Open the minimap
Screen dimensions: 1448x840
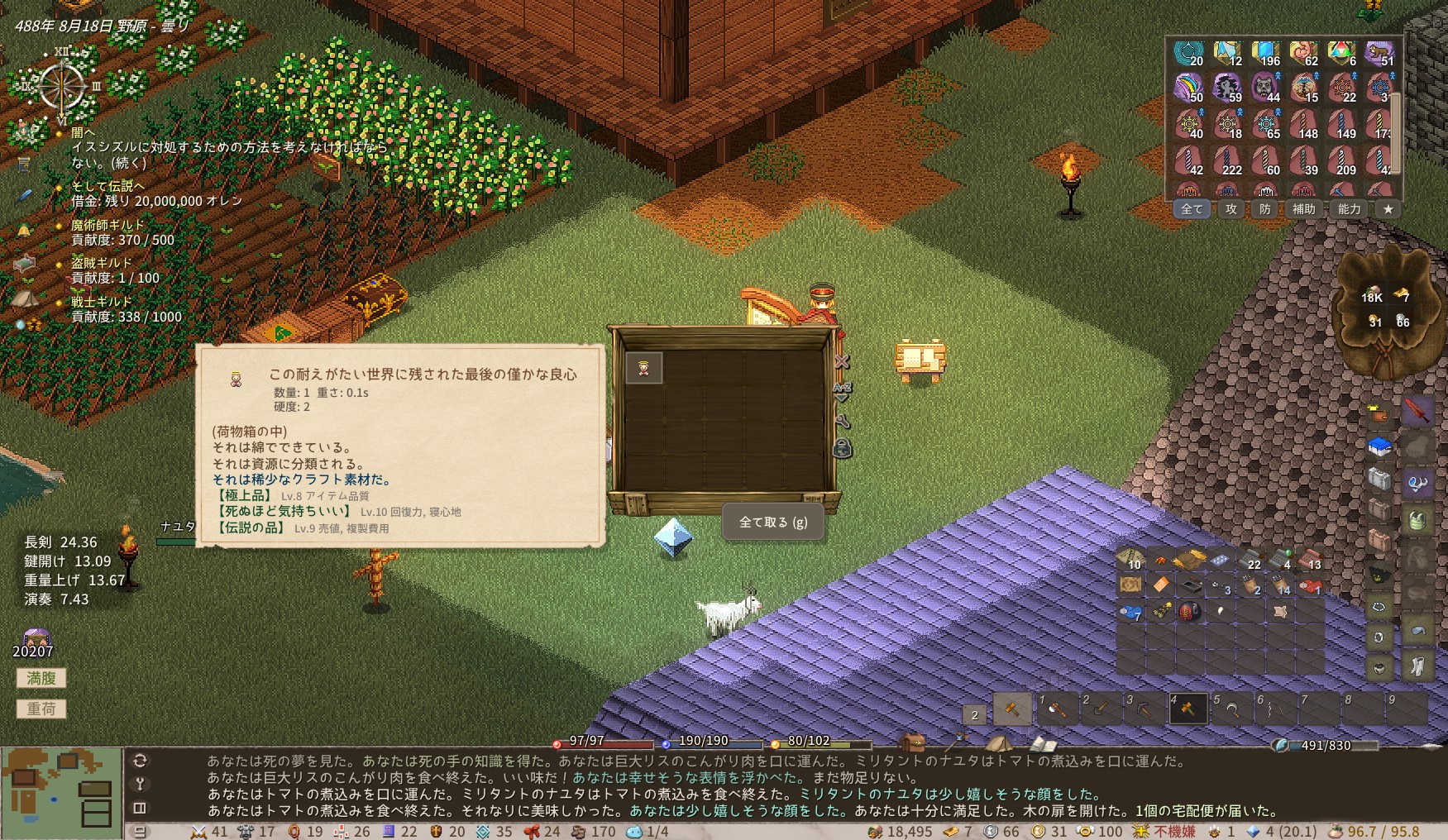[x=61, y=792]
